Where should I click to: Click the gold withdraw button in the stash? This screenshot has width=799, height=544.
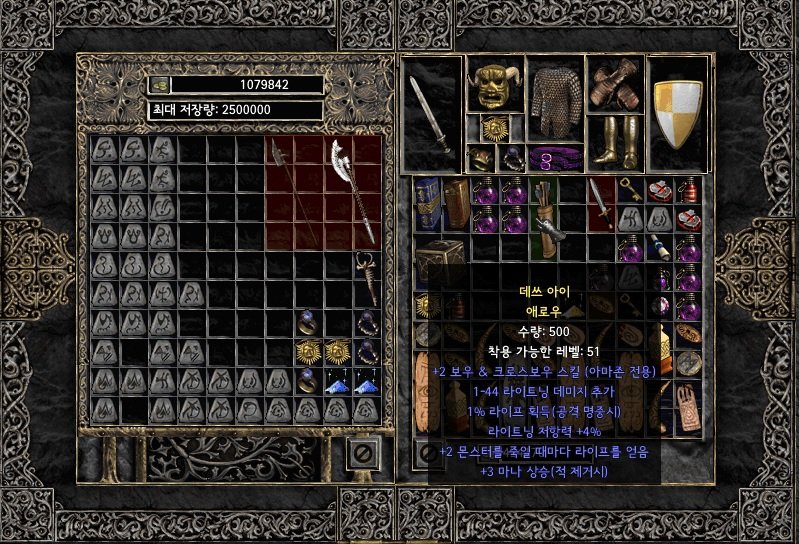[160, 85]
